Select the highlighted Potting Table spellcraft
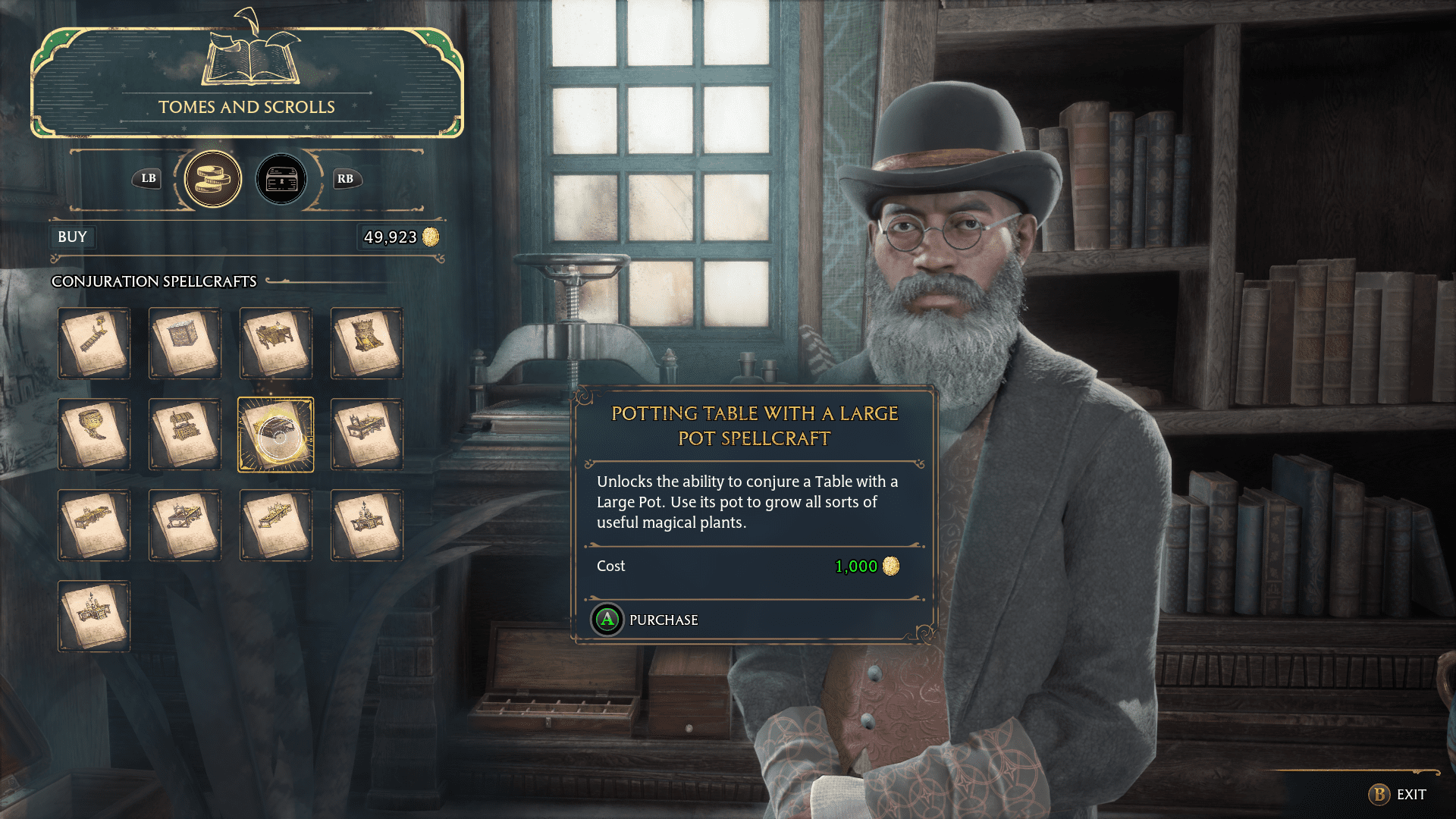 point(276,434)
